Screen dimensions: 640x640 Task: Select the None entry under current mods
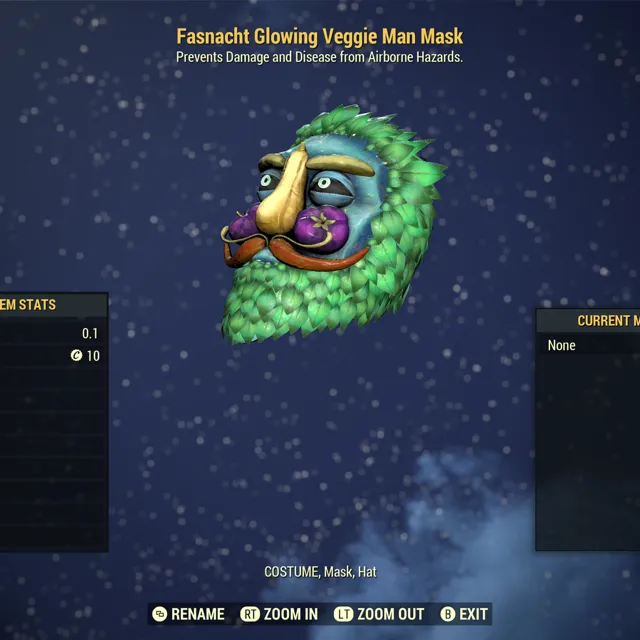(562, 345)
